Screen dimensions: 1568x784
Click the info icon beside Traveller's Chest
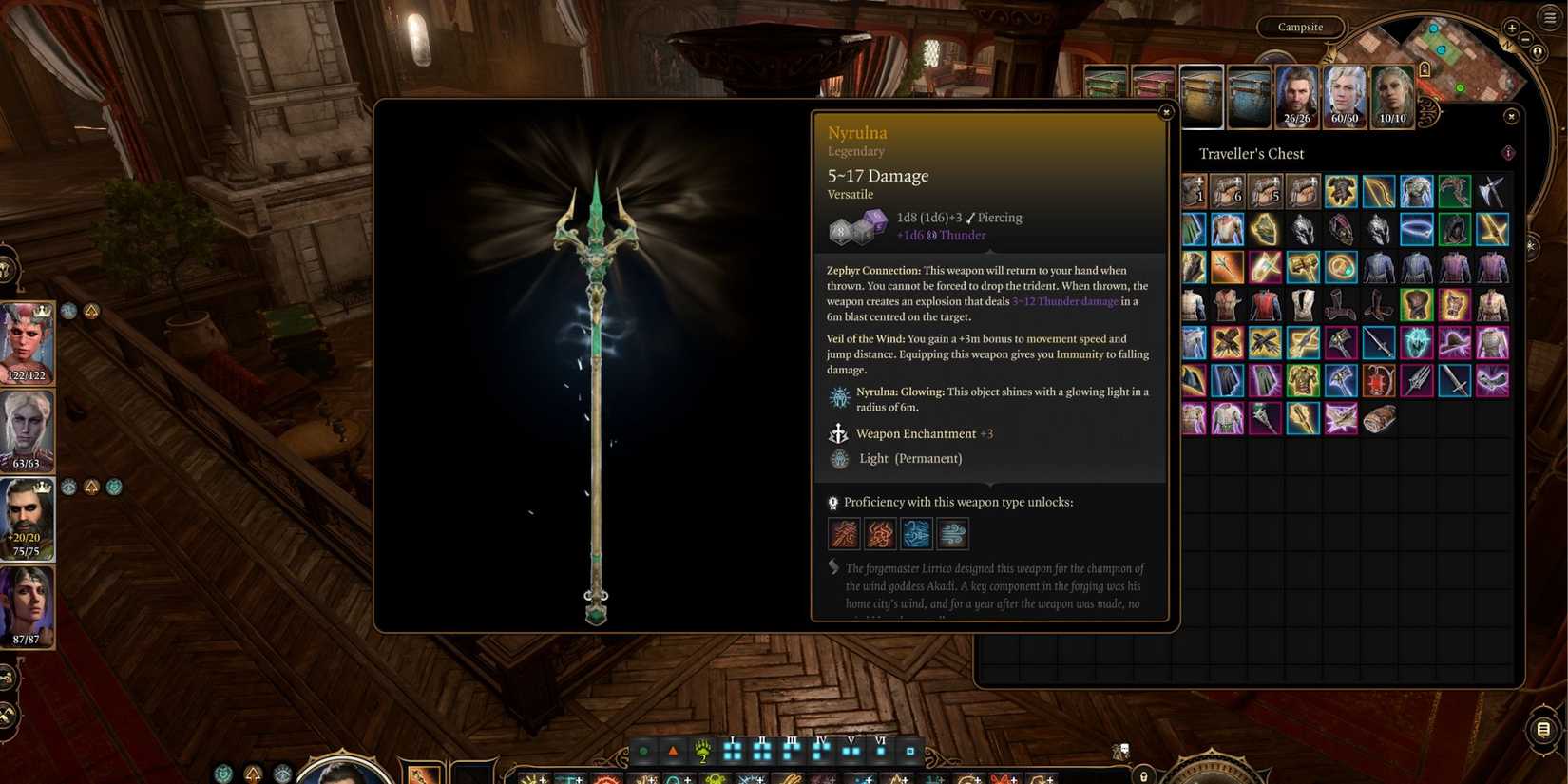point(1508,152)
